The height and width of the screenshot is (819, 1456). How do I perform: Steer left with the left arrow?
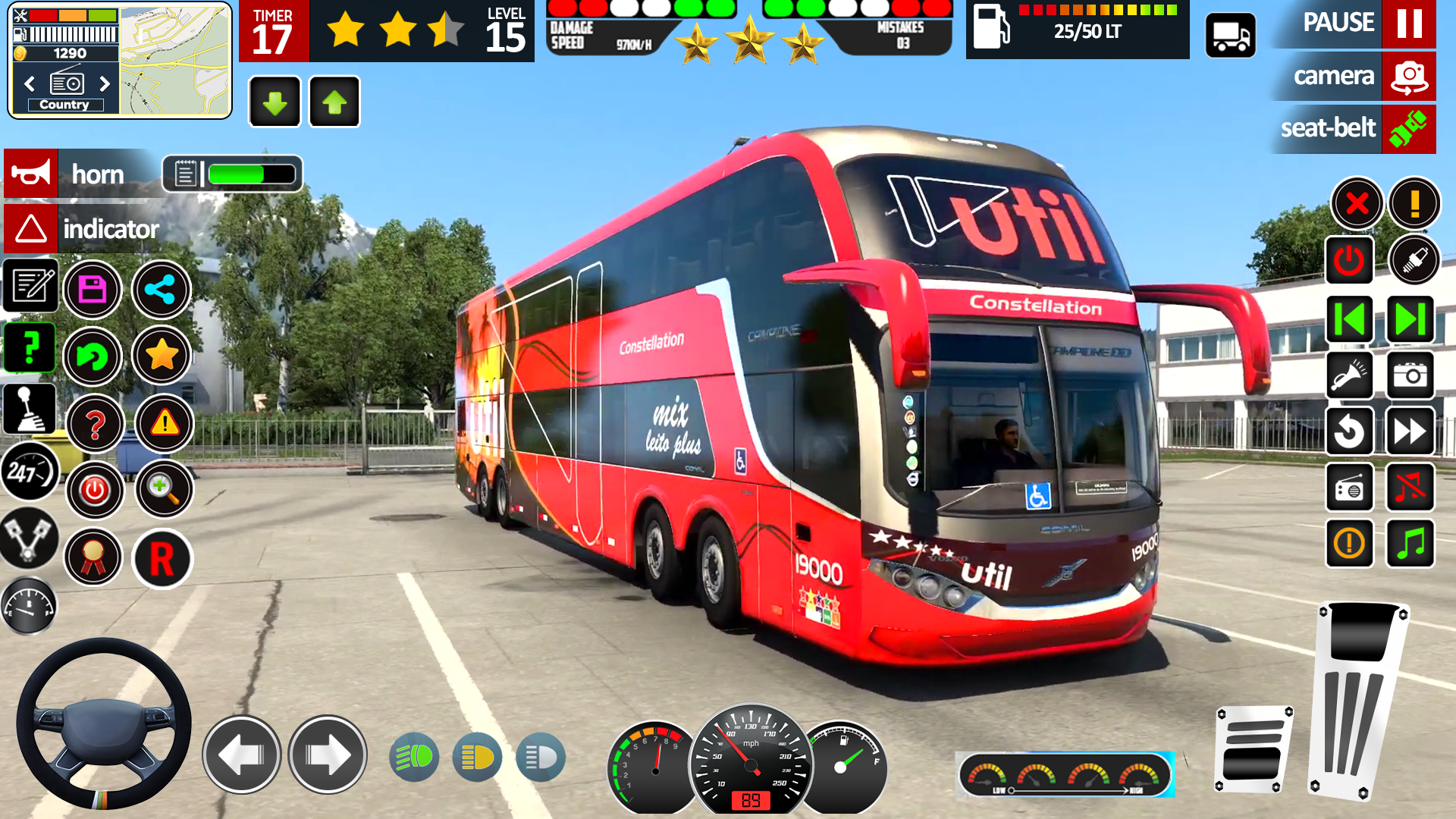(242, 755)
